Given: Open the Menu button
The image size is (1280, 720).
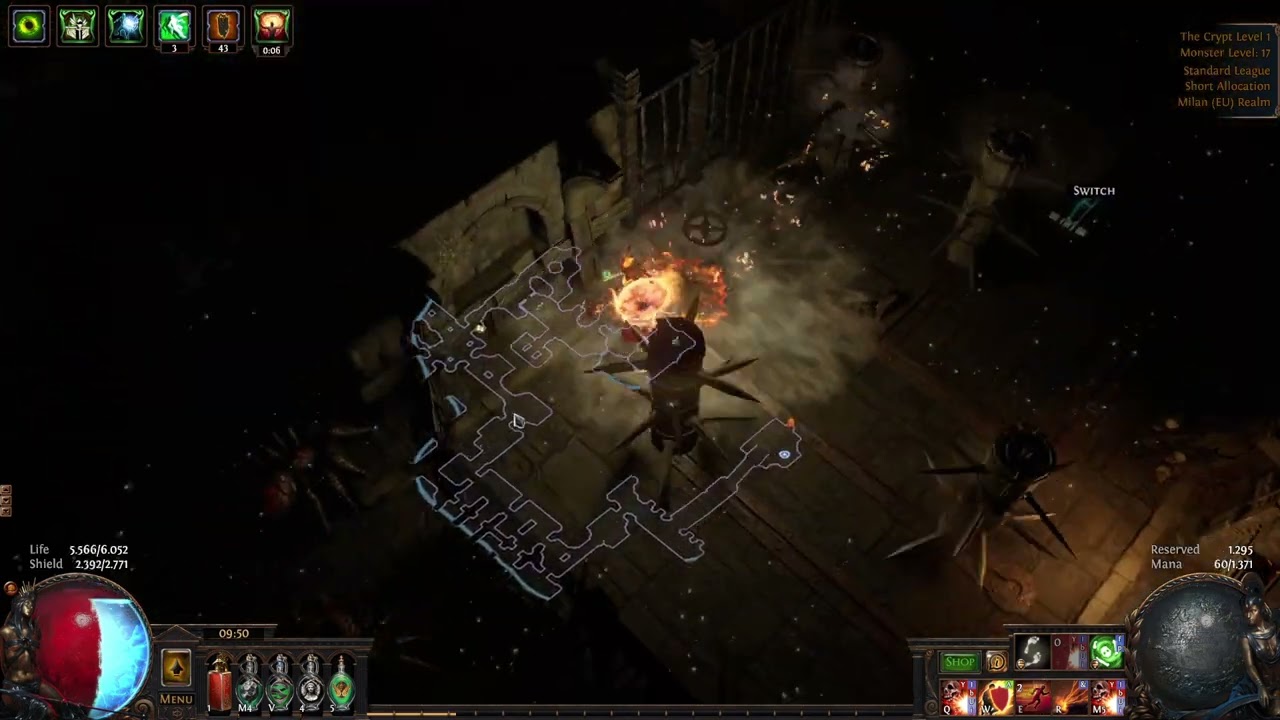Looking at the screenshot, I should click(x=176, y=699).
